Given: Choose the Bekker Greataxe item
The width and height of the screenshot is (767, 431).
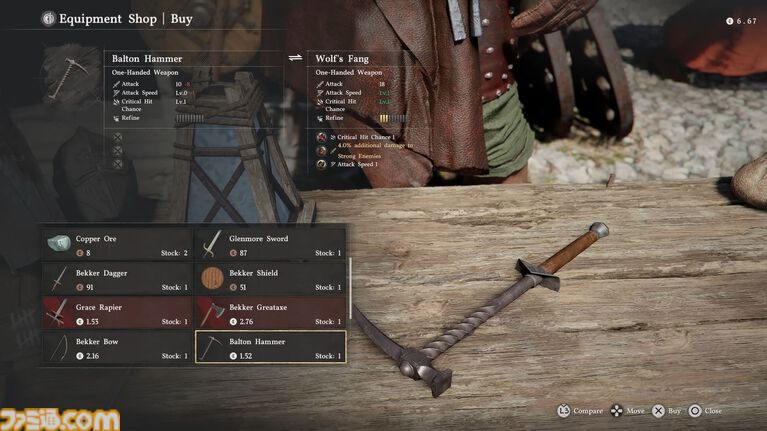Looking at the screenshot, I should click(x=270, y=313).
